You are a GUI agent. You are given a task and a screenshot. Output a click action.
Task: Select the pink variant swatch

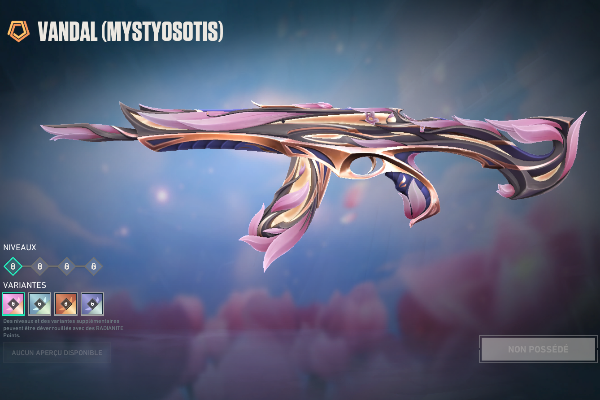pyautogui.click(x=13, y=303)
